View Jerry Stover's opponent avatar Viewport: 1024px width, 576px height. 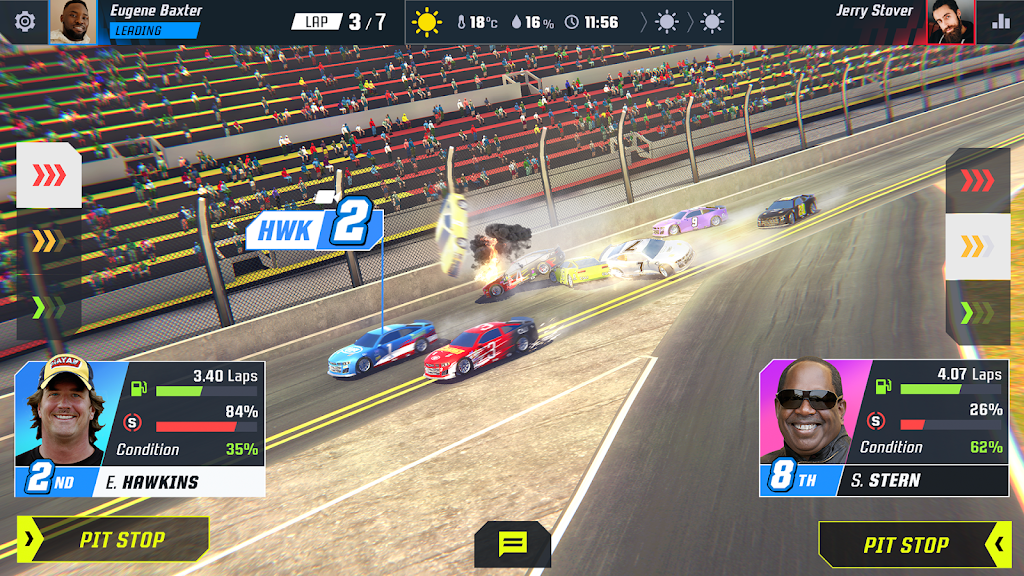click(950, 22)
